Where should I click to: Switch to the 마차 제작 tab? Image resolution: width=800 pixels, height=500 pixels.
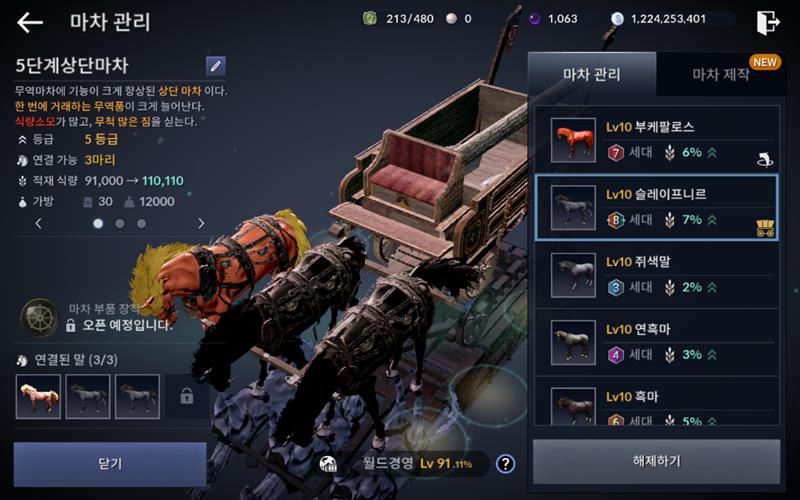point(720,74)
